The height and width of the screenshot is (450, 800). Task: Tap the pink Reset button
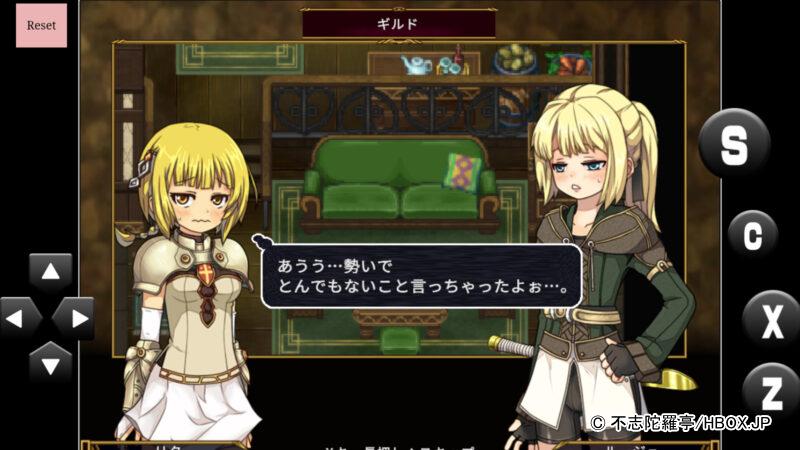tap(41, 26)
